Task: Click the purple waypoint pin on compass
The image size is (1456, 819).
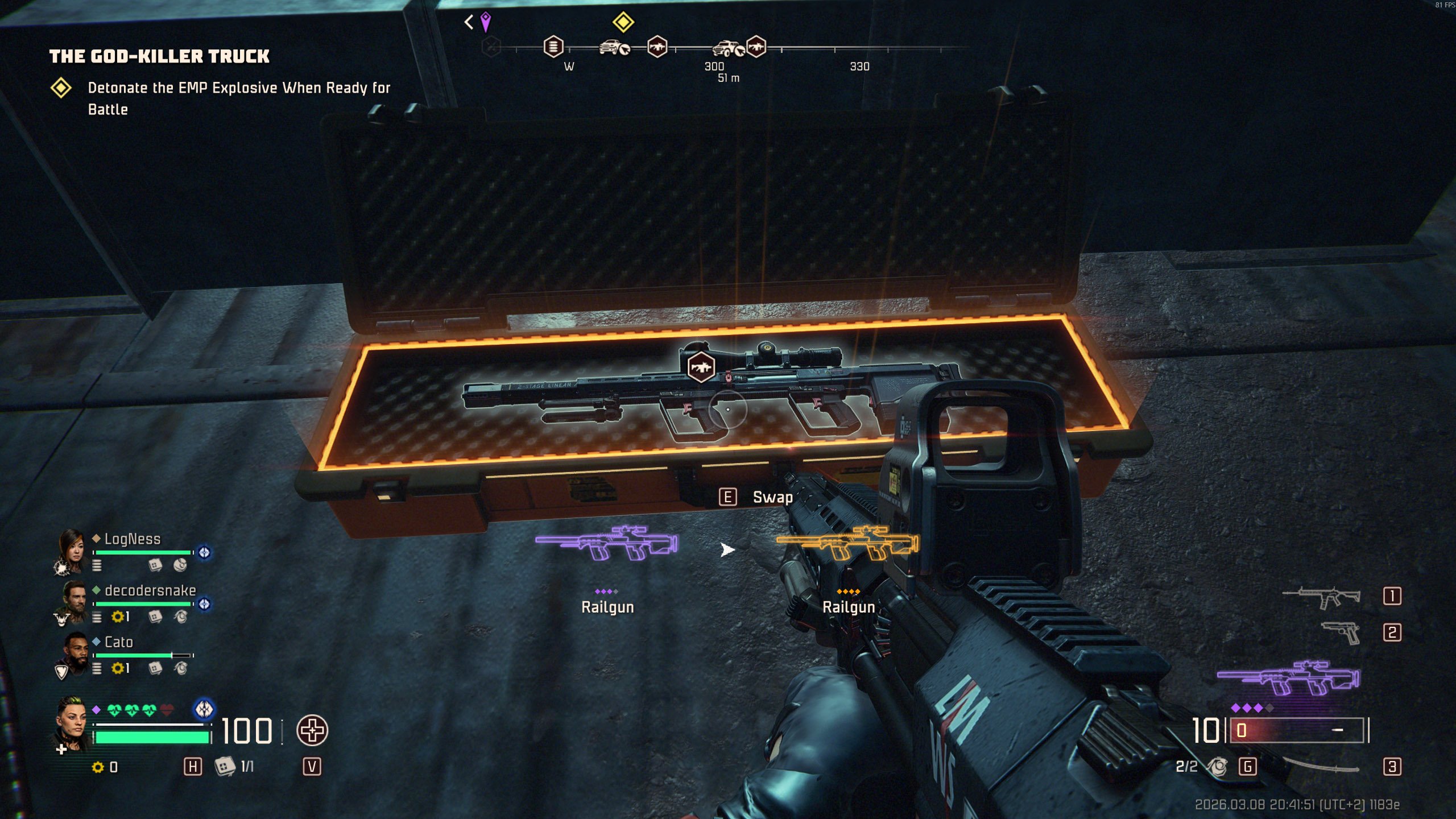Action: [x=485, y=22]
